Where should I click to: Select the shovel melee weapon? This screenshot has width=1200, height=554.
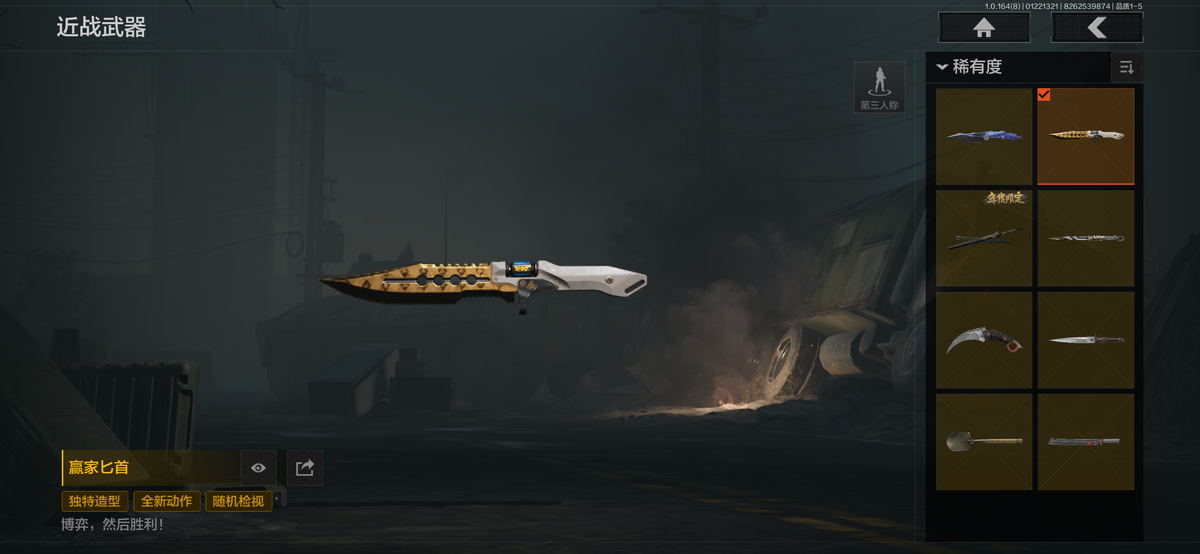(984, 441)
